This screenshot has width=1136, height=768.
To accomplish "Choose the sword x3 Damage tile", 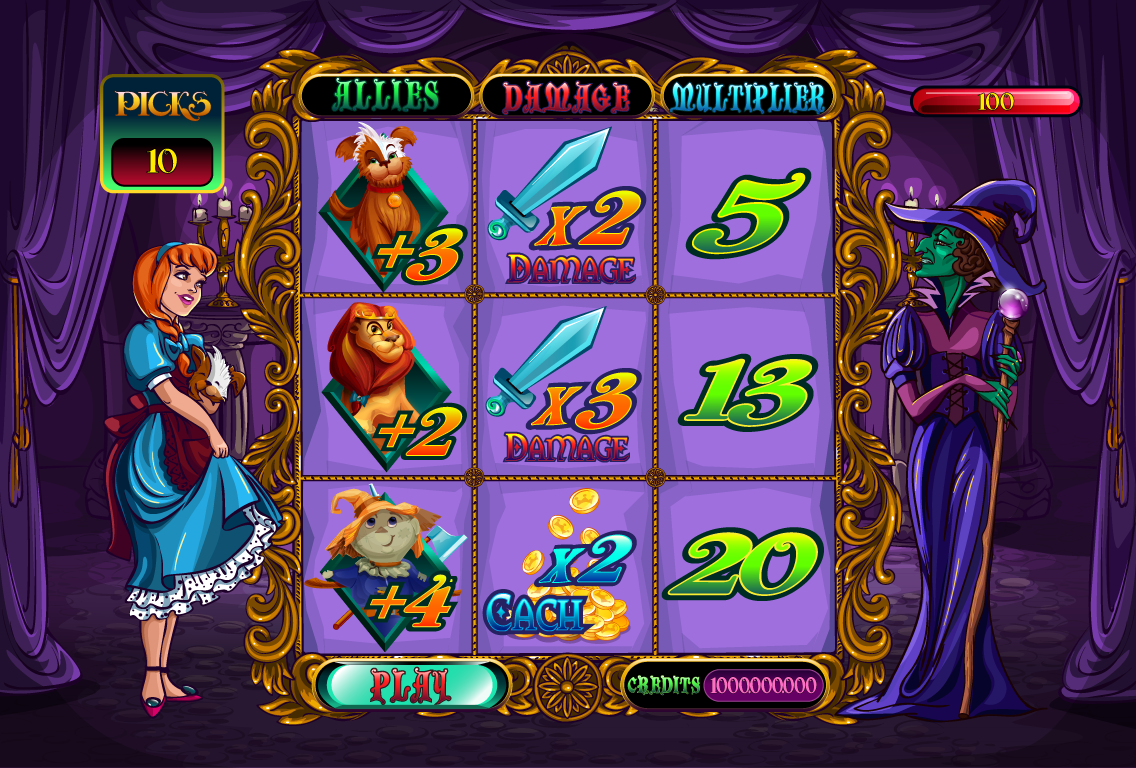I will [x=566, y=386].
